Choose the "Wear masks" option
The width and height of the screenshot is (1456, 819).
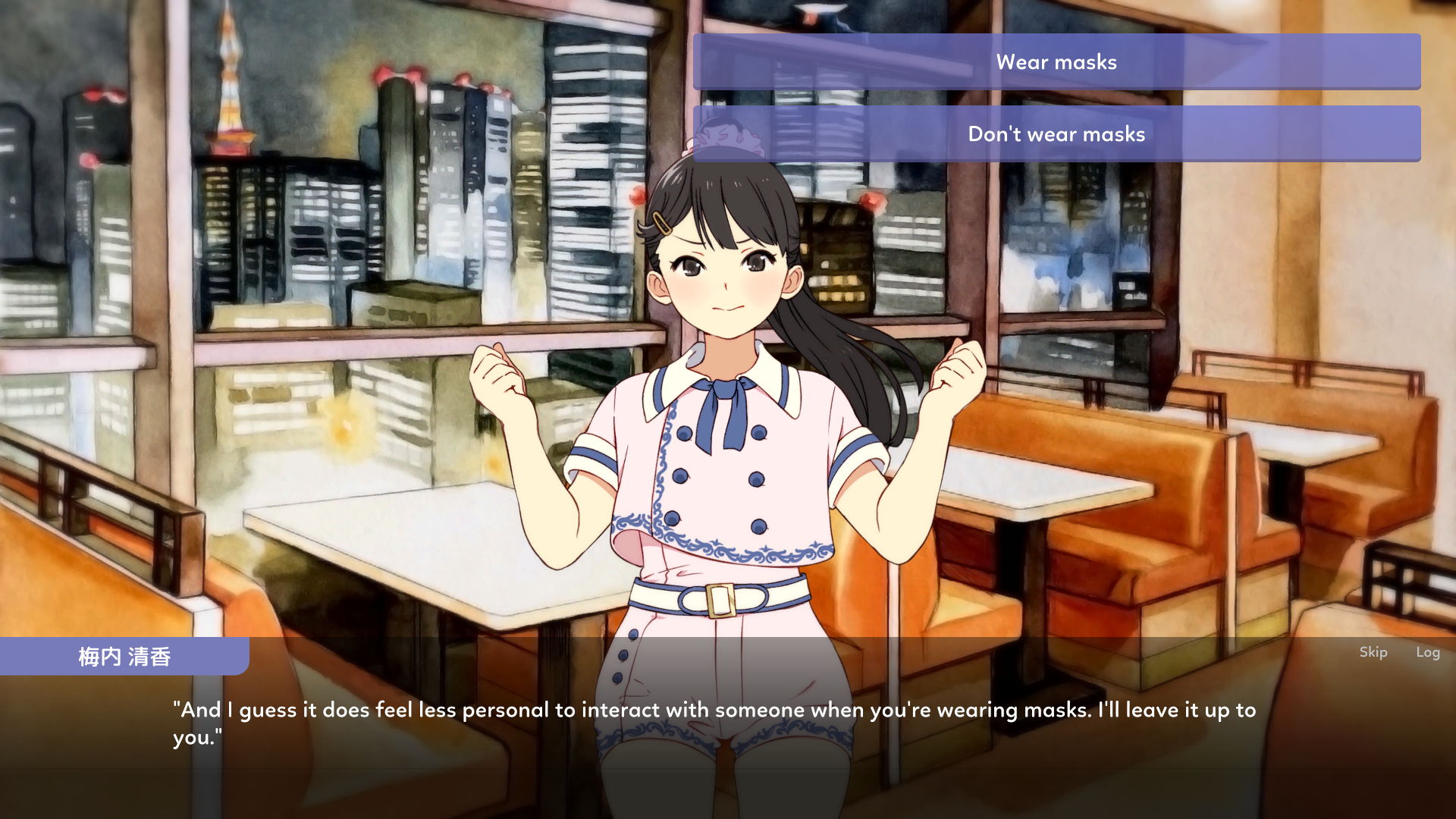tap(1056, 62)
